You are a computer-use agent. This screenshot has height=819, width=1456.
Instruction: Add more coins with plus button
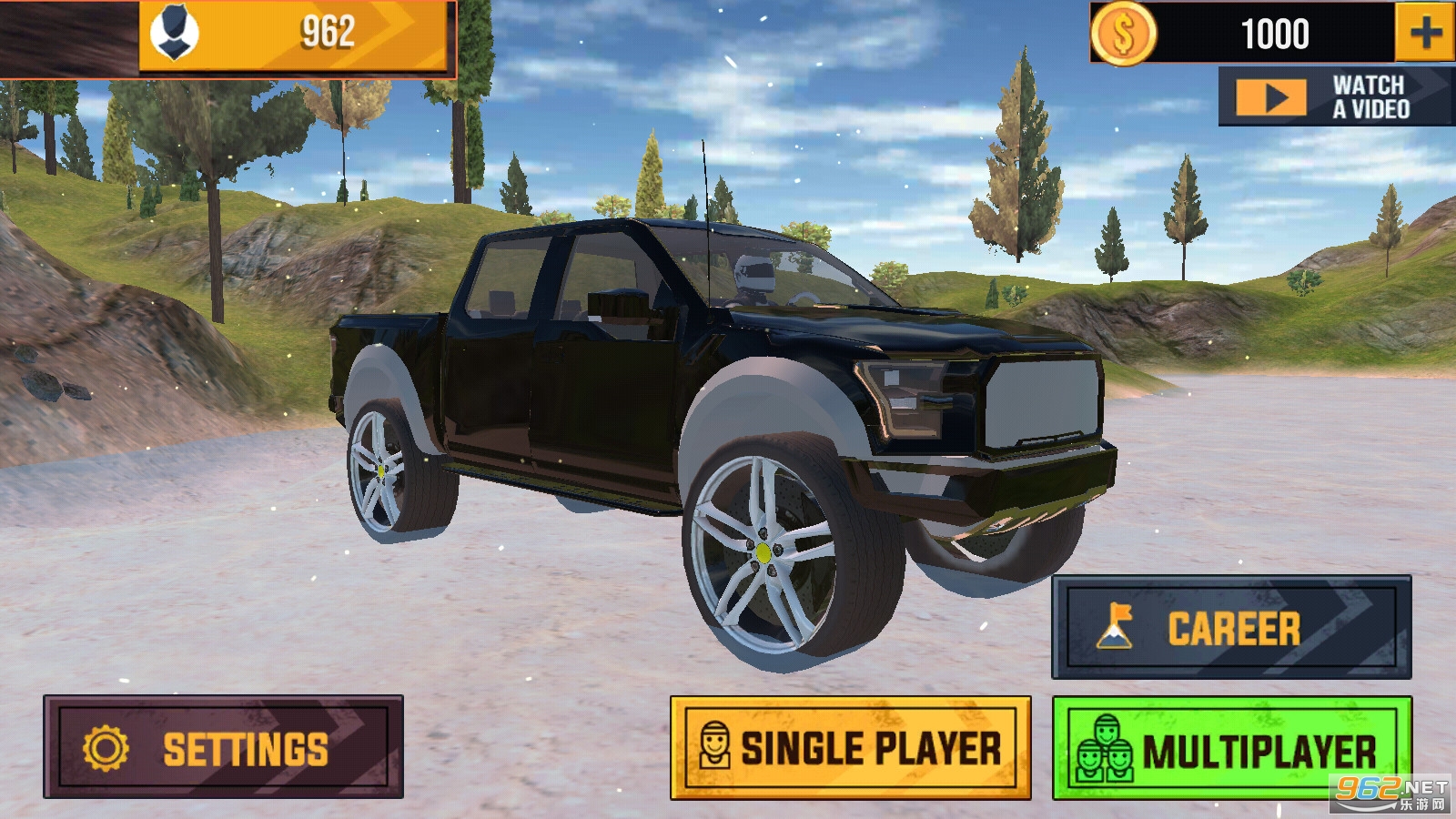point(1424,34)
